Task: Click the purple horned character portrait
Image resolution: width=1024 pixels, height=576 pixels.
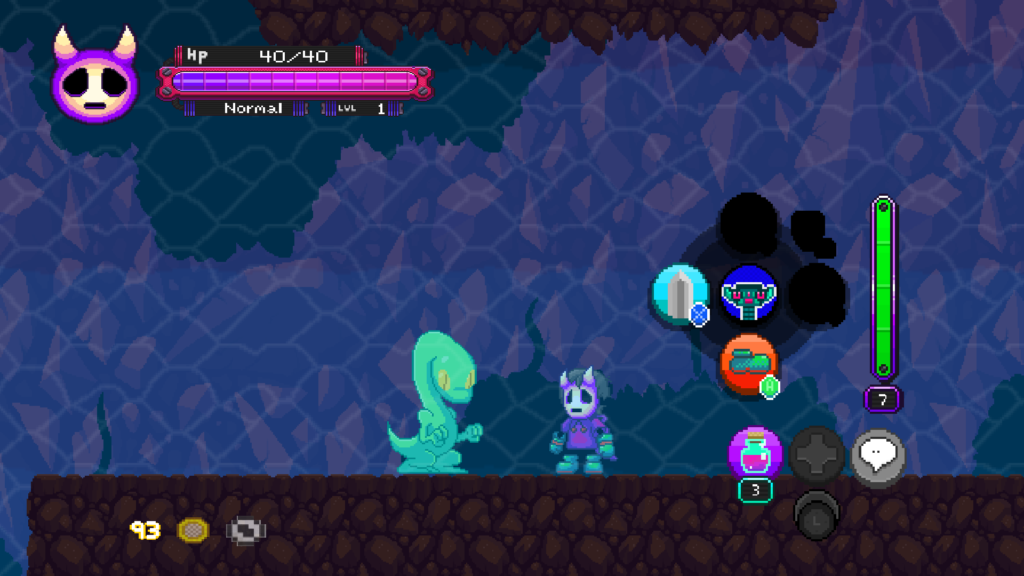Action: (94, 80)
